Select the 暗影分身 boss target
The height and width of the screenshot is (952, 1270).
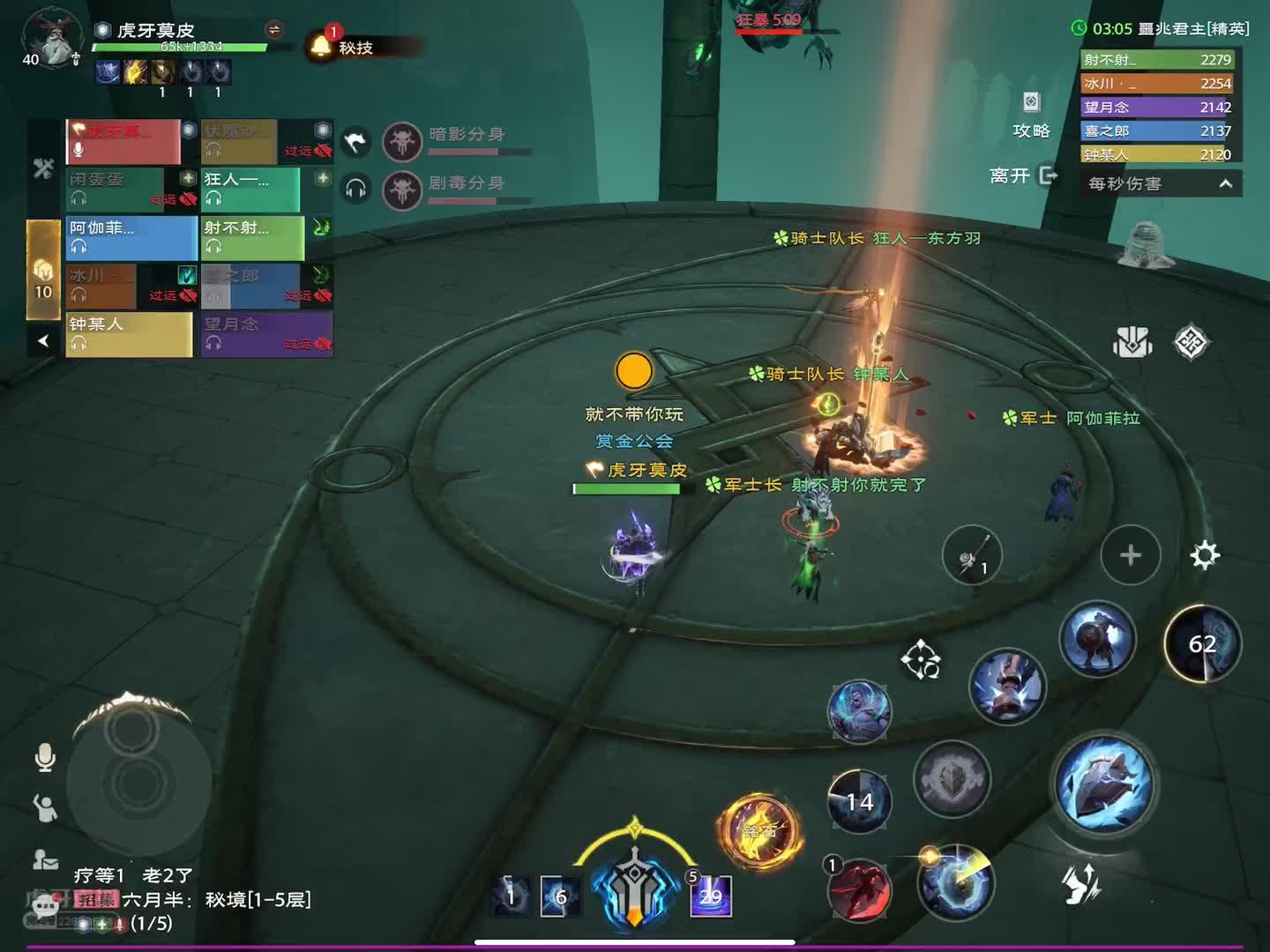[x=402, y=140]
